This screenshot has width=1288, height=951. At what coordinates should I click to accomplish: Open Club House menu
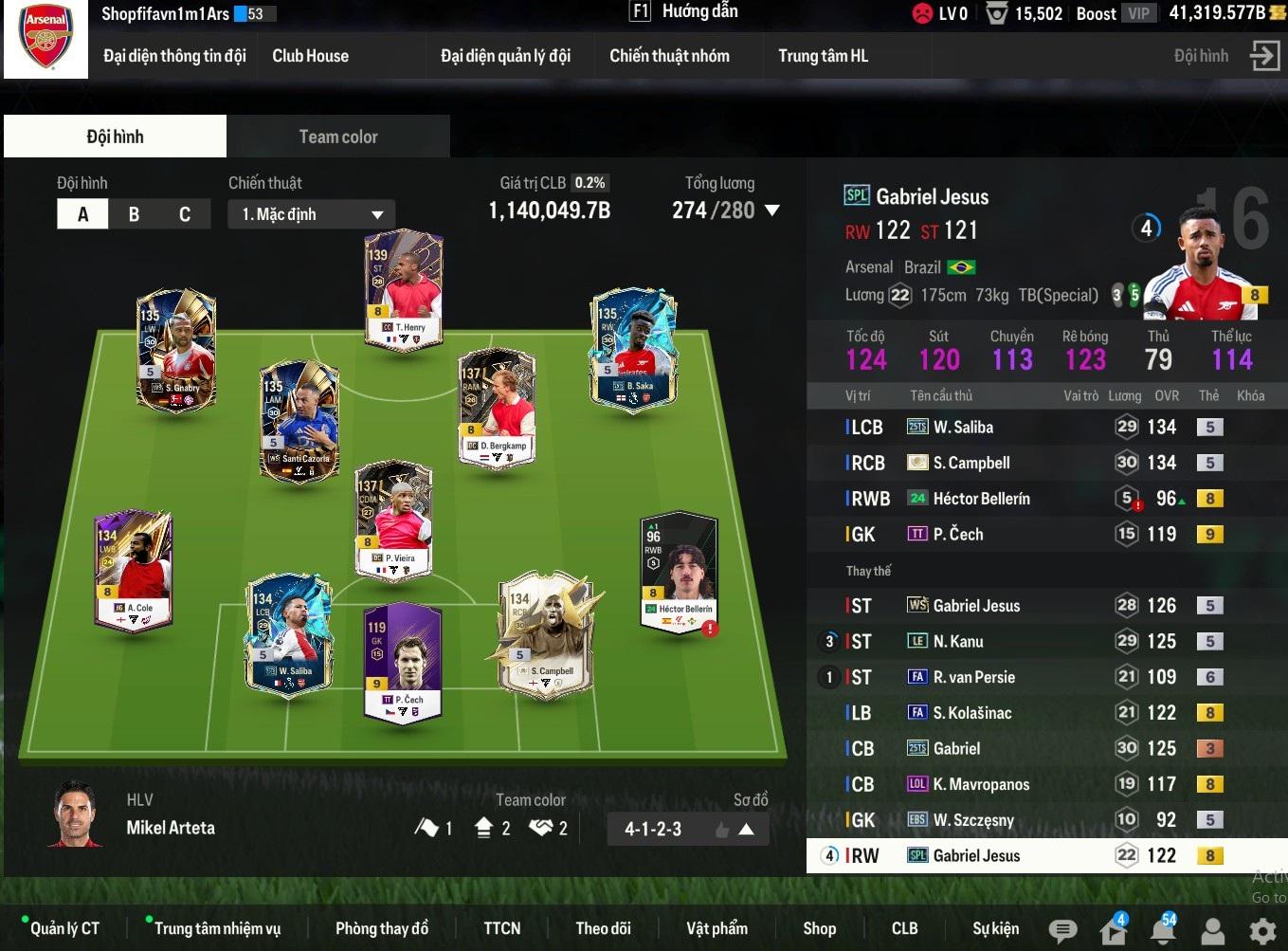pyautogui.click(x=310, y=56)
